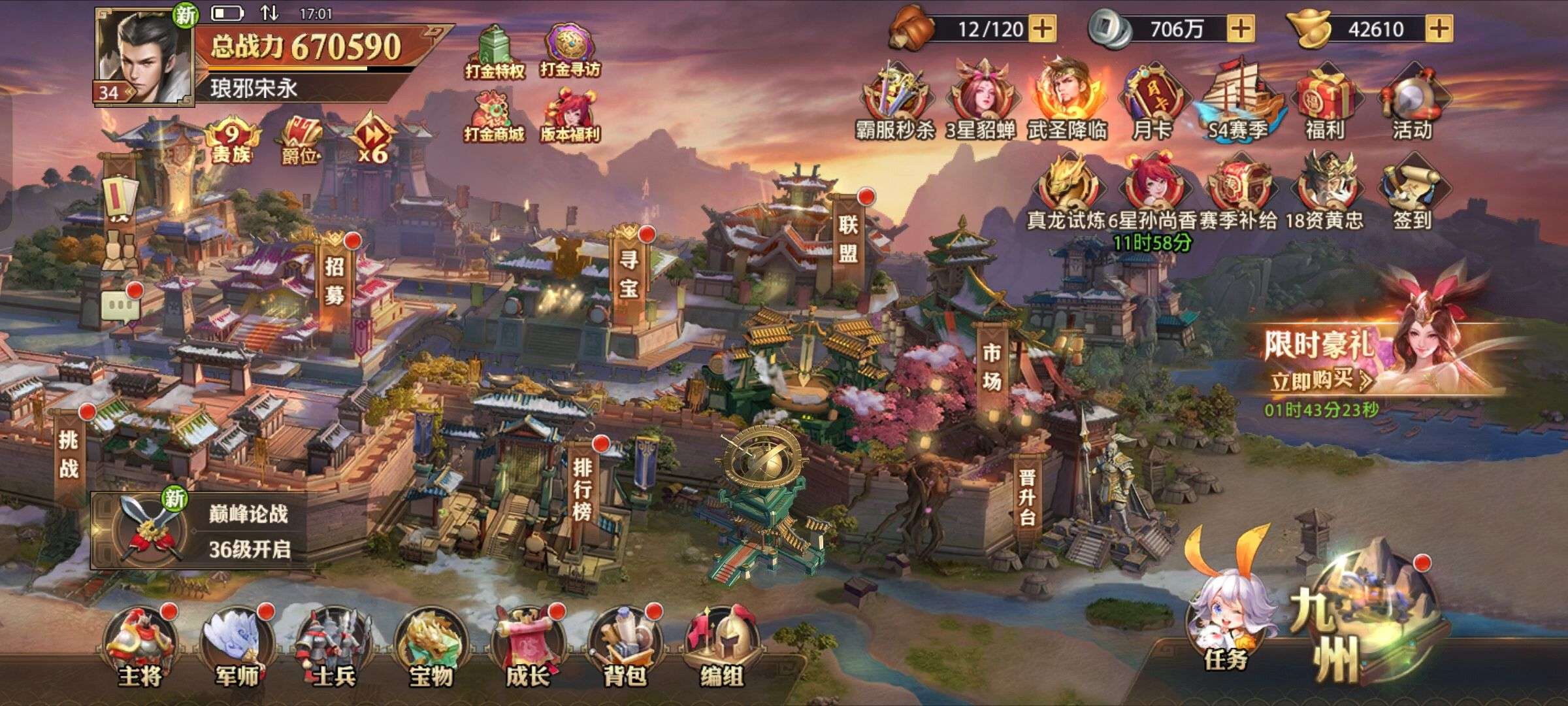1568x706 pixels.
Task: Open the 军师 strategist menu
Action: point(237,647)
